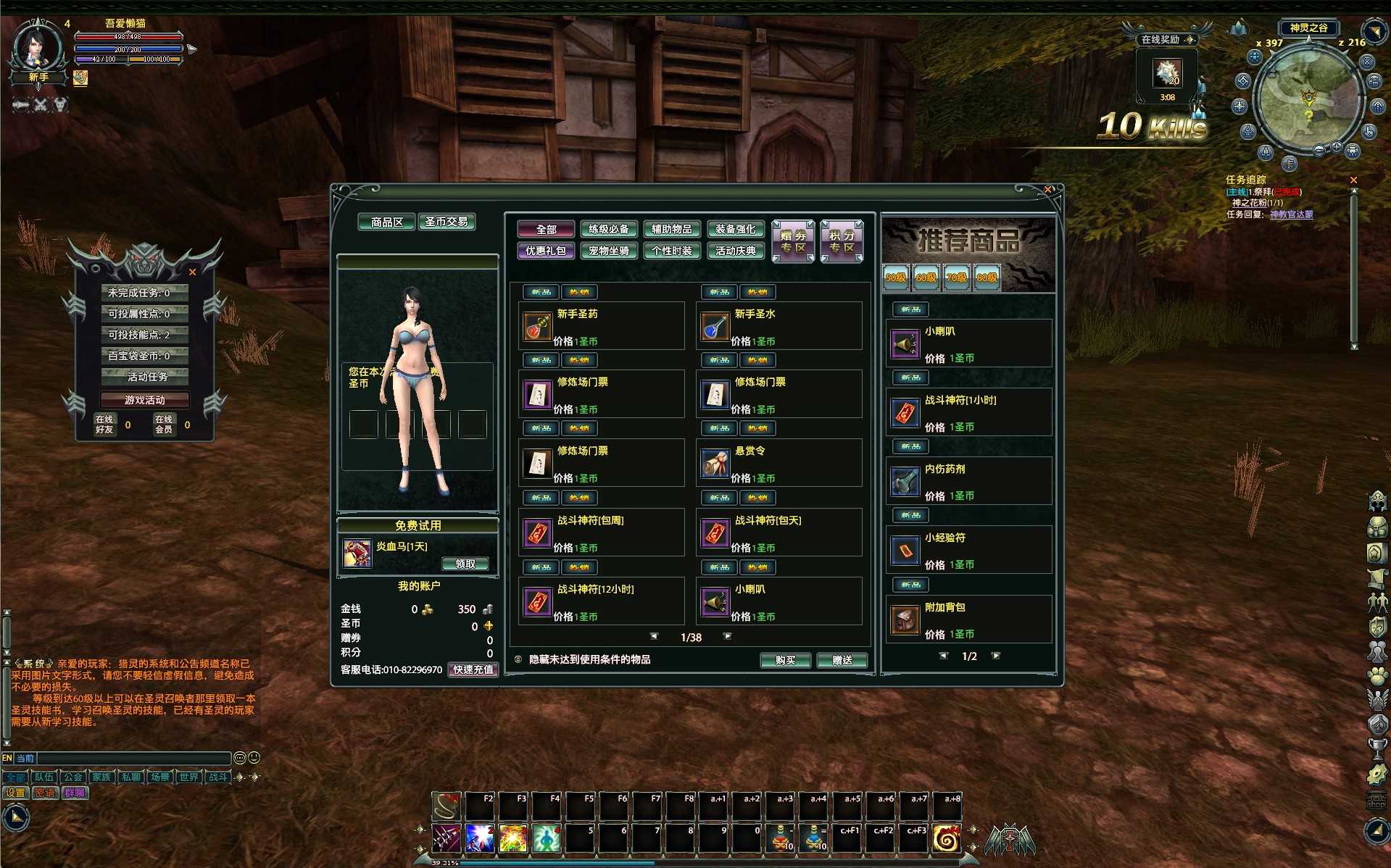Show the 装备强化 items
Viewport: 1391px width, 868px height.
click(735, 230)
